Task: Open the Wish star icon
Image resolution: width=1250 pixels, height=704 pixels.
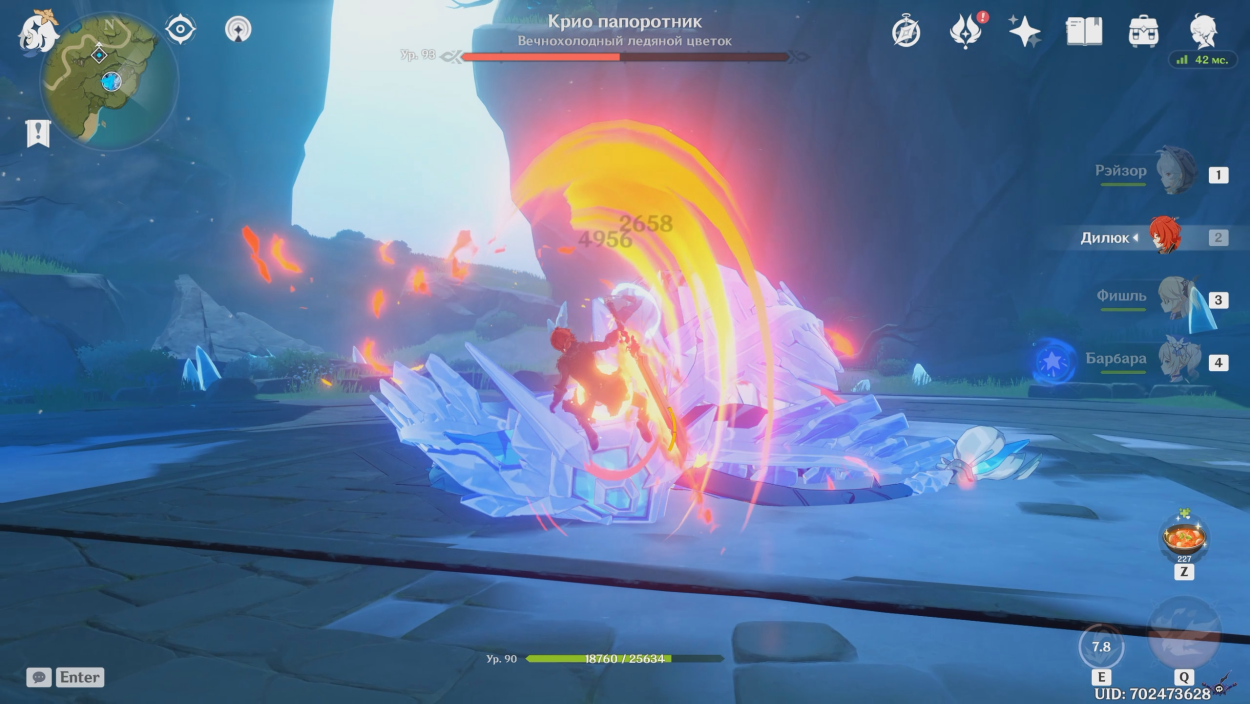Action: click(x=1024, y=32)
